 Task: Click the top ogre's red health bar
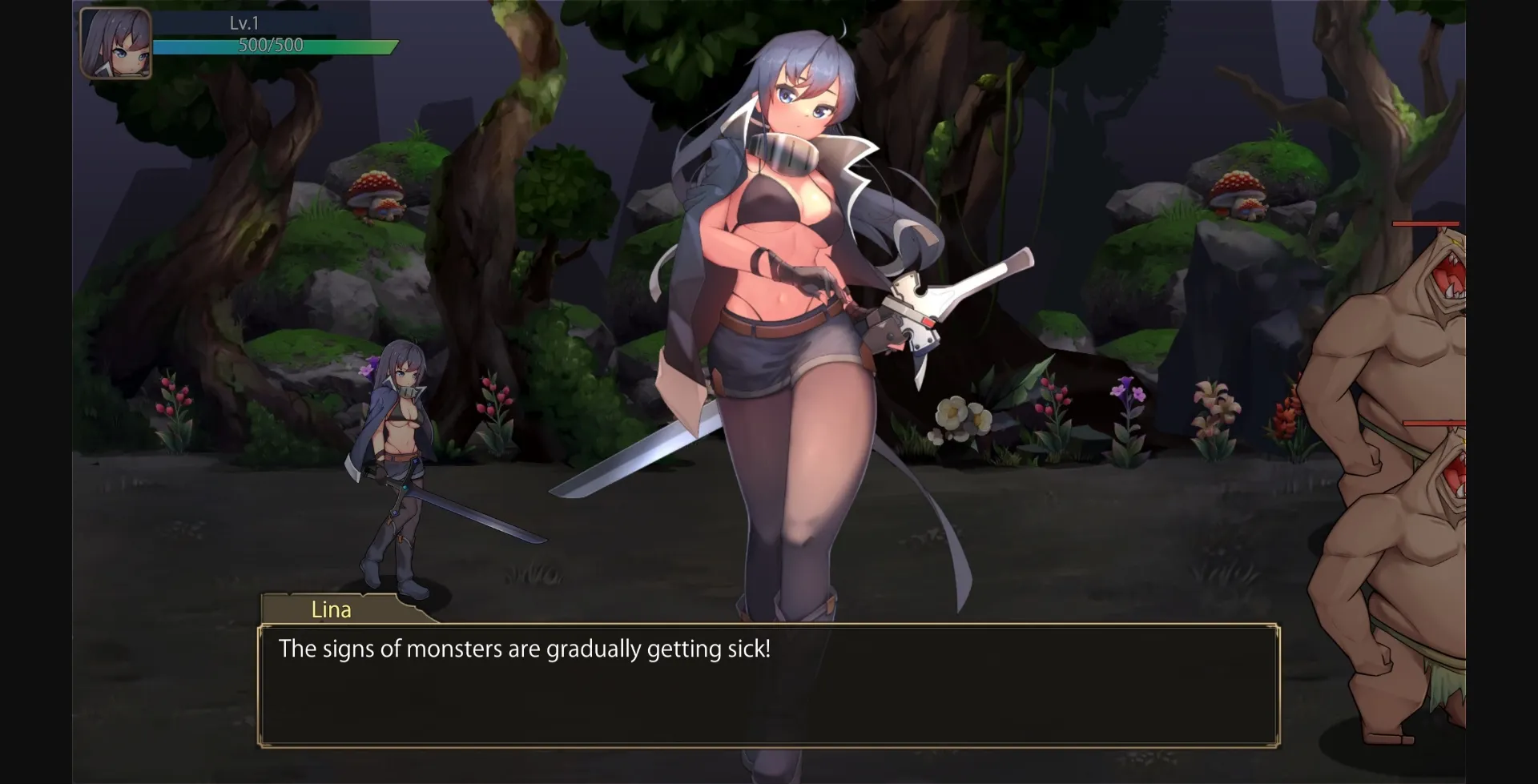click(1426, 223)
